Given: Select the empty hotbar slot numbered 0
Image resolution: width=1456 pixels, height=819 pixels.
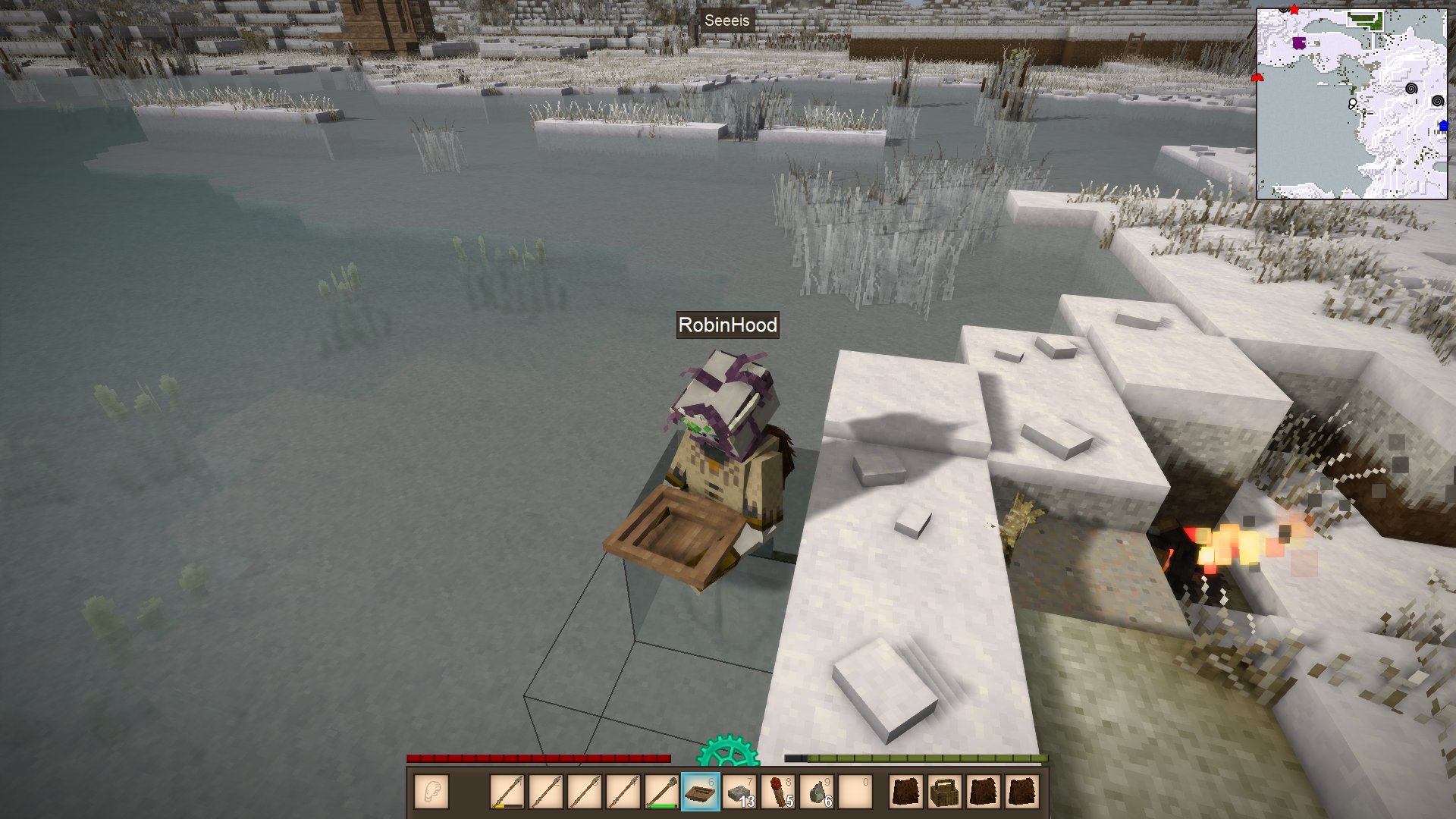Looking at the screenshot, I should pyautogui.click(x=855, y=792).
